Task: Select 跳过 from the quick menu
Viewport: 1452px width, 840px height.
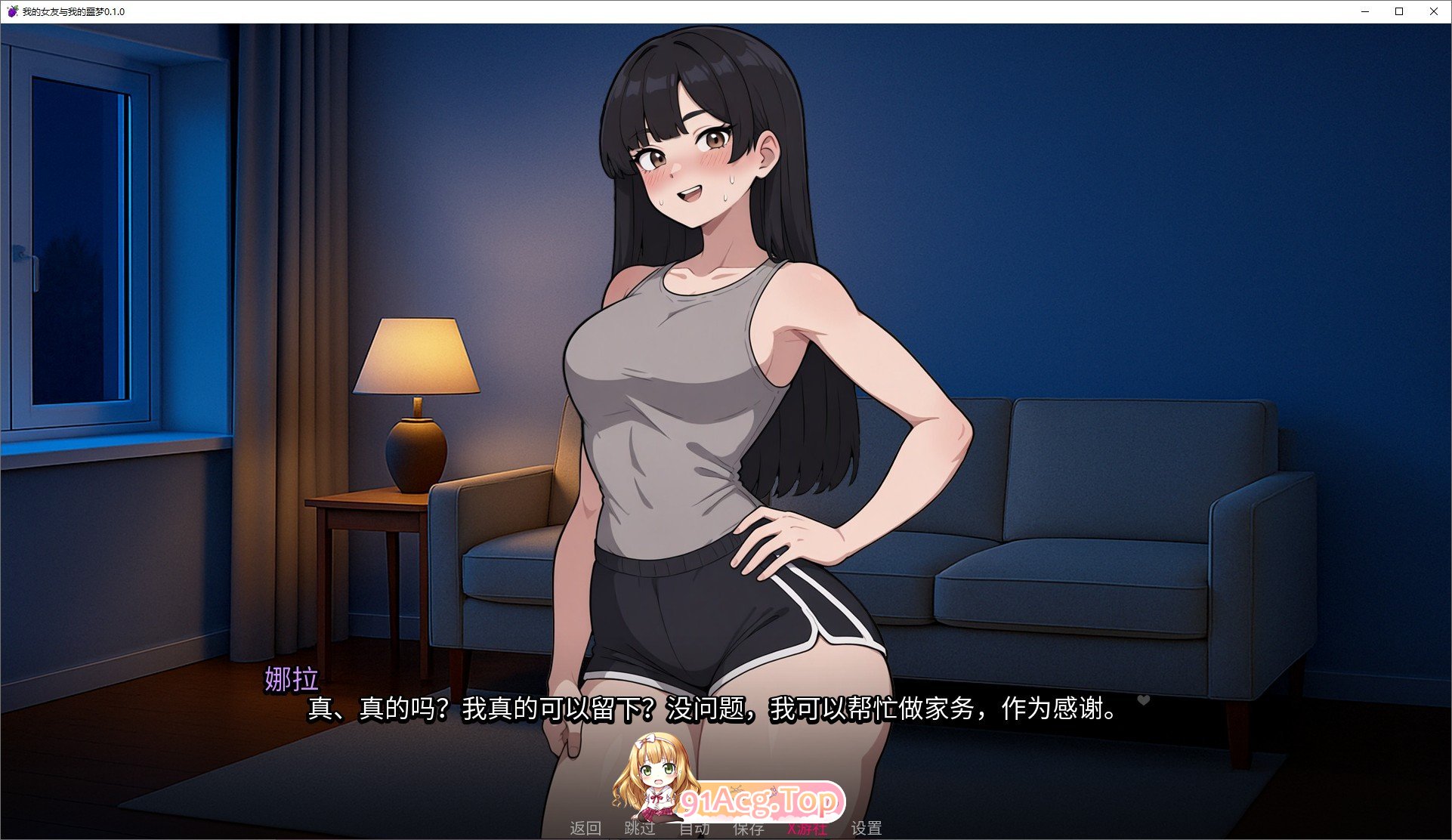Action: pyautogui.click(x=639, y=828)
